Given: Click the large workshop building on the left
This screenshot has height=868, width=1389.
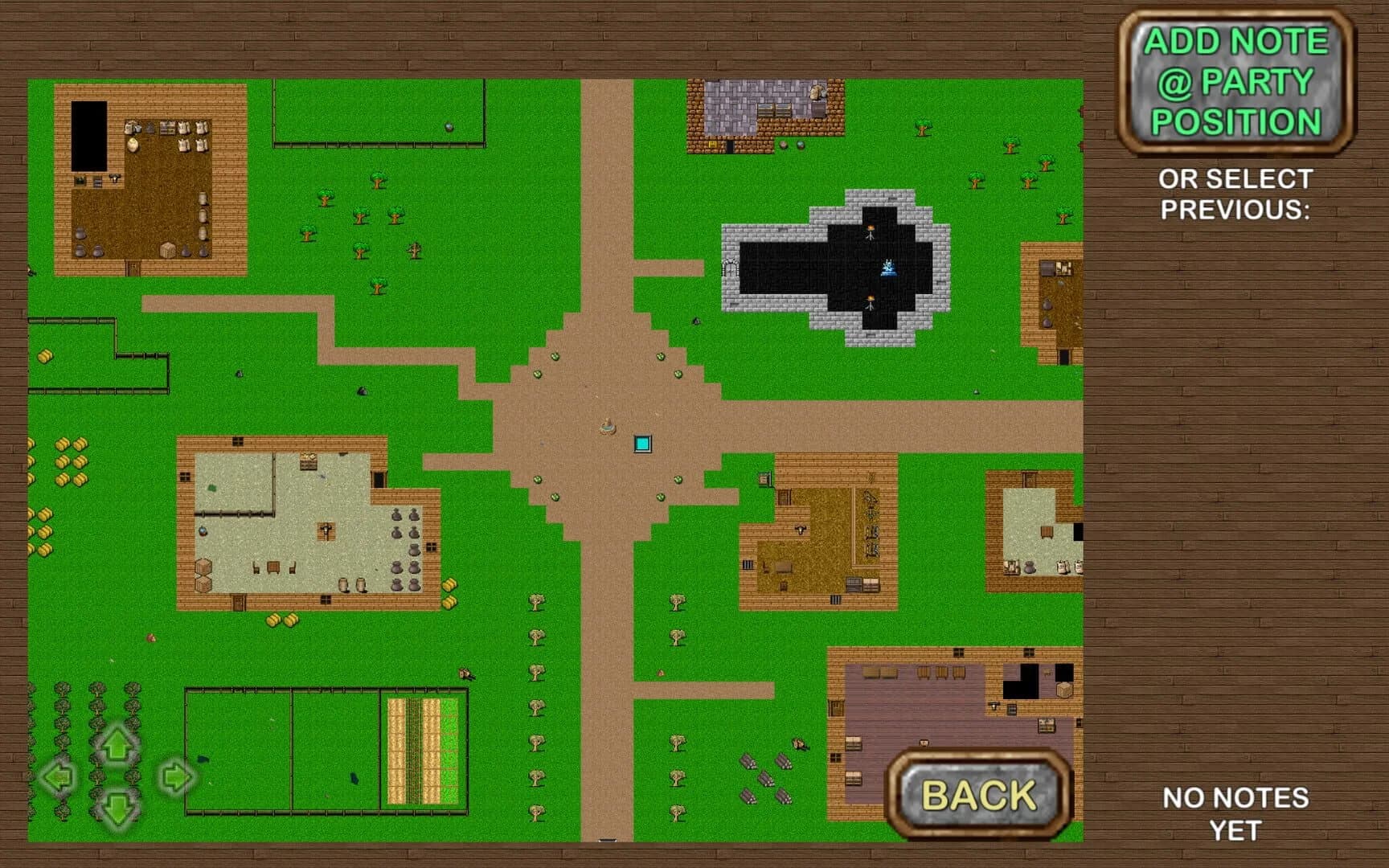Looking at the screenshot, I should (305, 522).
